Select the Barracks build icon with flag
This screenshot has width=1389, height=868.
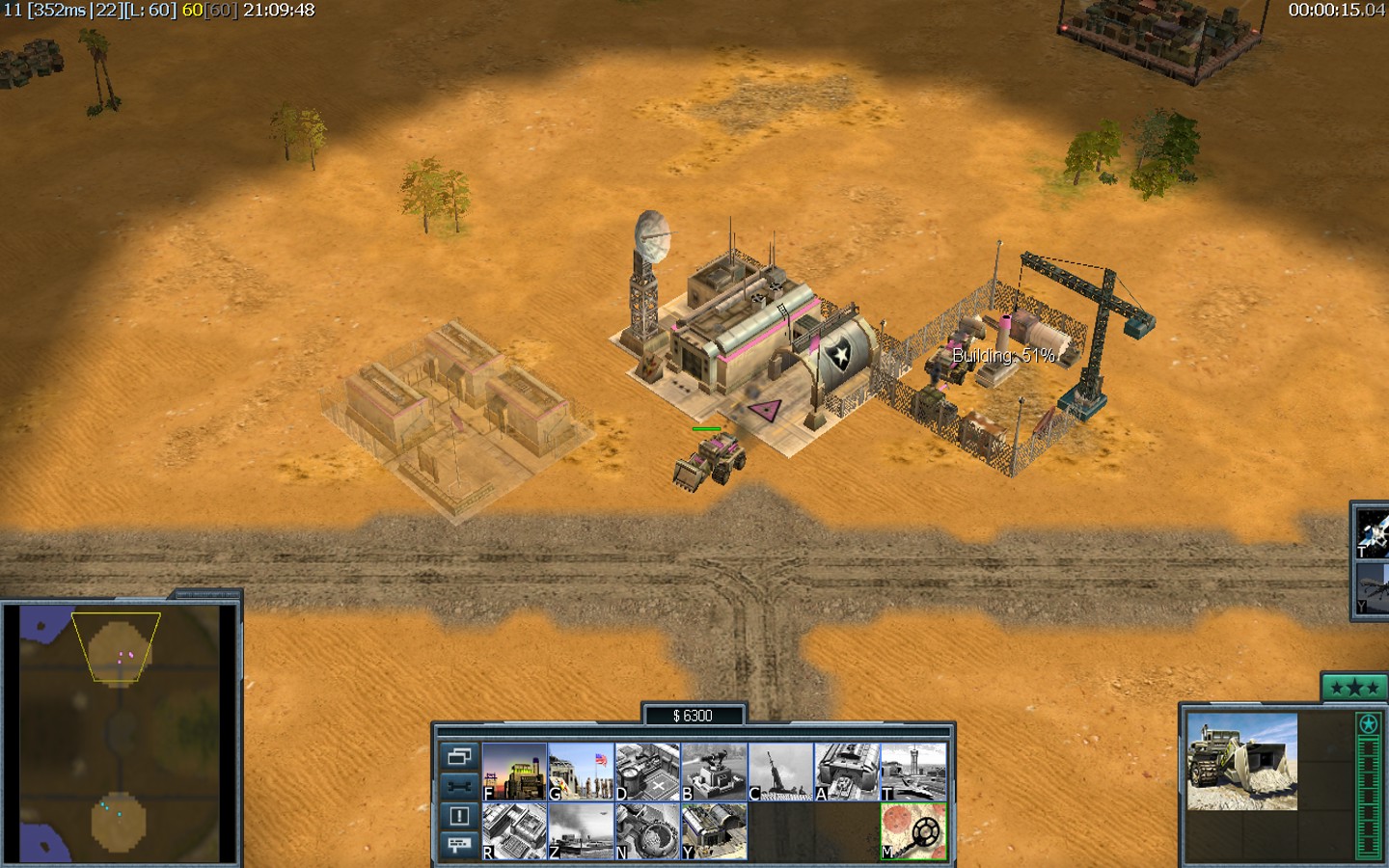(581, 771)
